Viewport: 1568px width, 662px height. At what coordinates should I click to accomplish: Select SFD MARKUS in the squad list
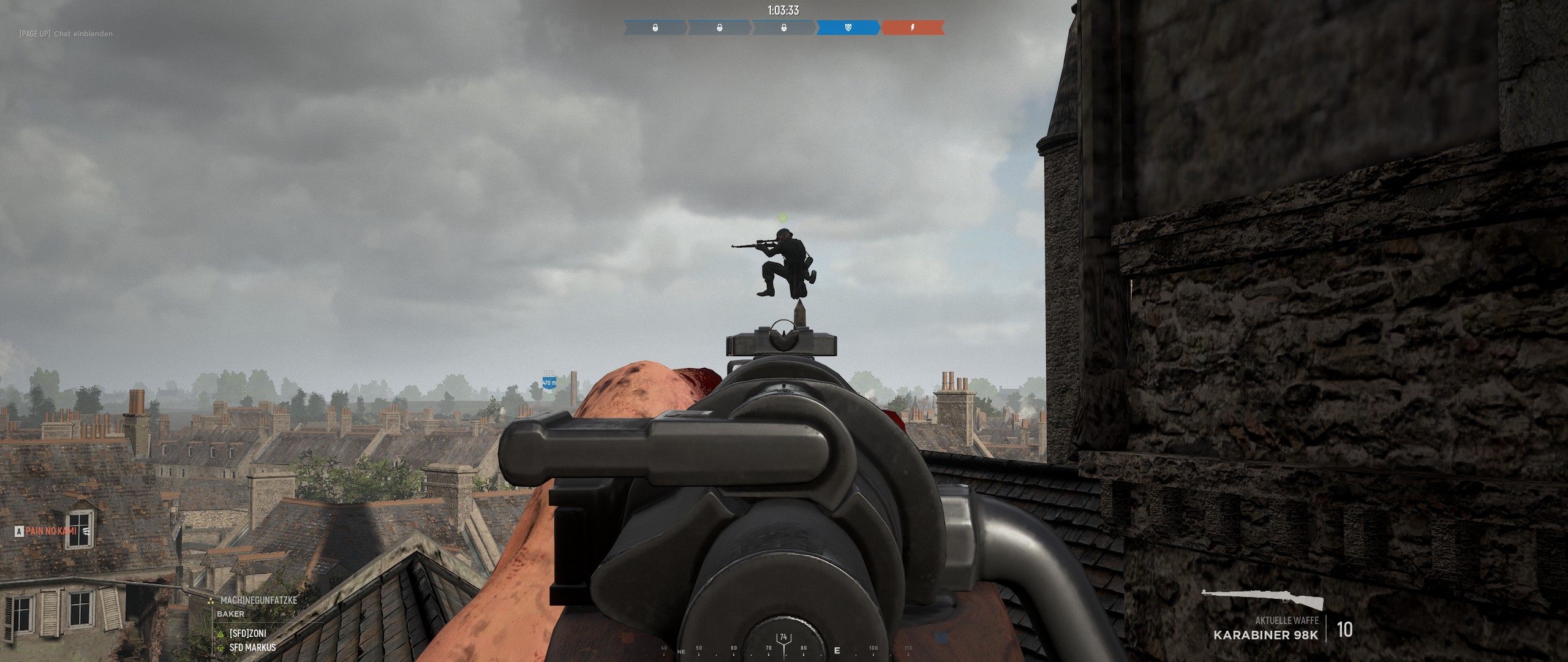(252, 647)
